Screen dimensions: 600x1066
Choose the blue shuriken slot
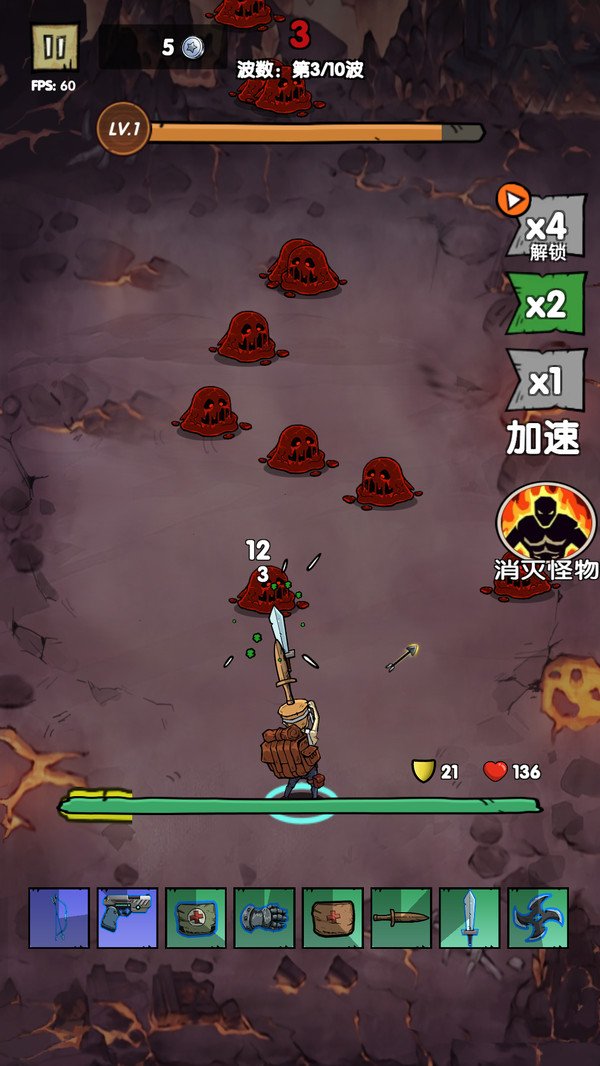pos(538,918)
